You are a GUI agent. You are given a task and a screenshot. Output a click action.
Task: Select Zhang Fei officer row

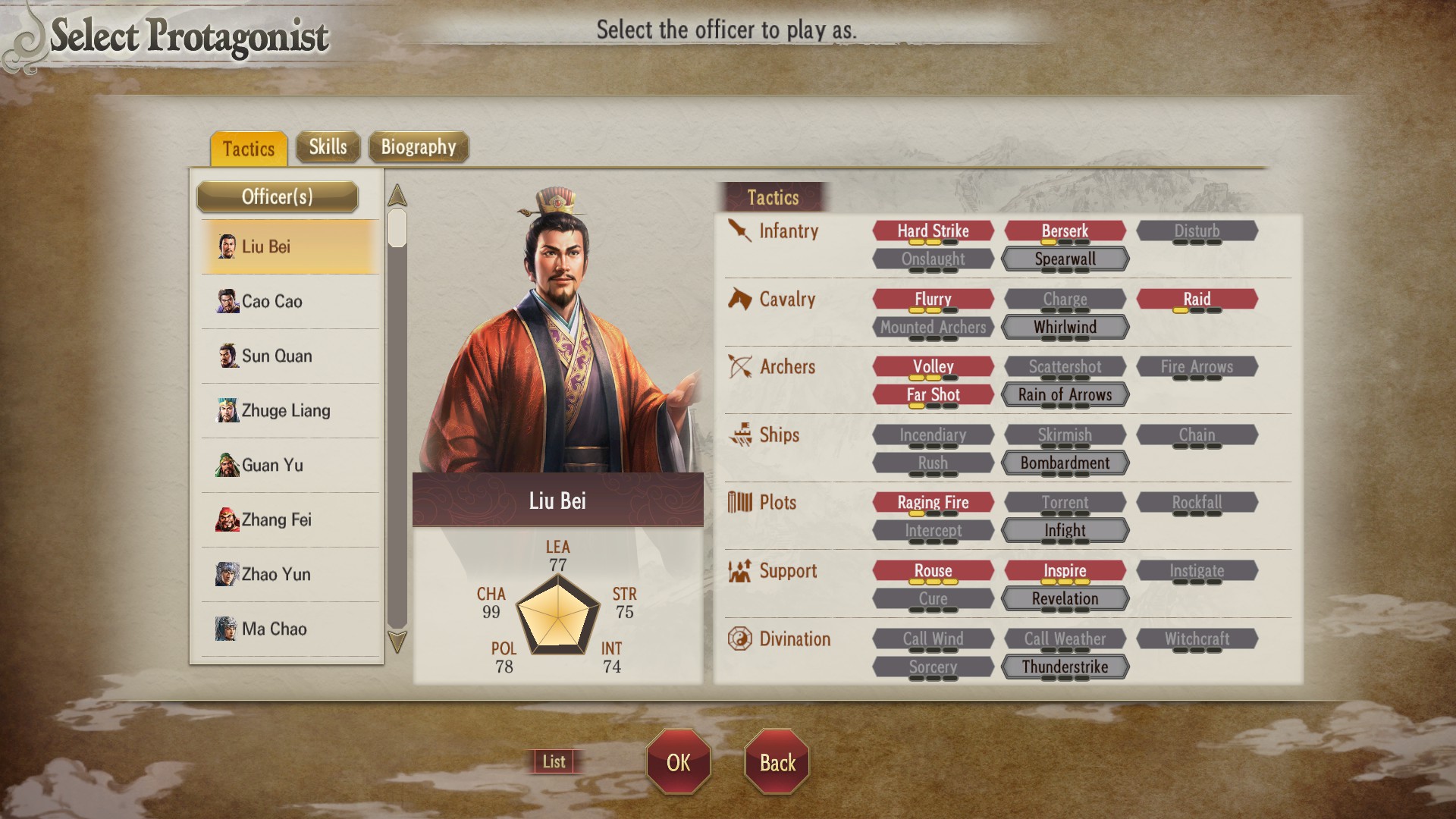click(x=290, y=520)
